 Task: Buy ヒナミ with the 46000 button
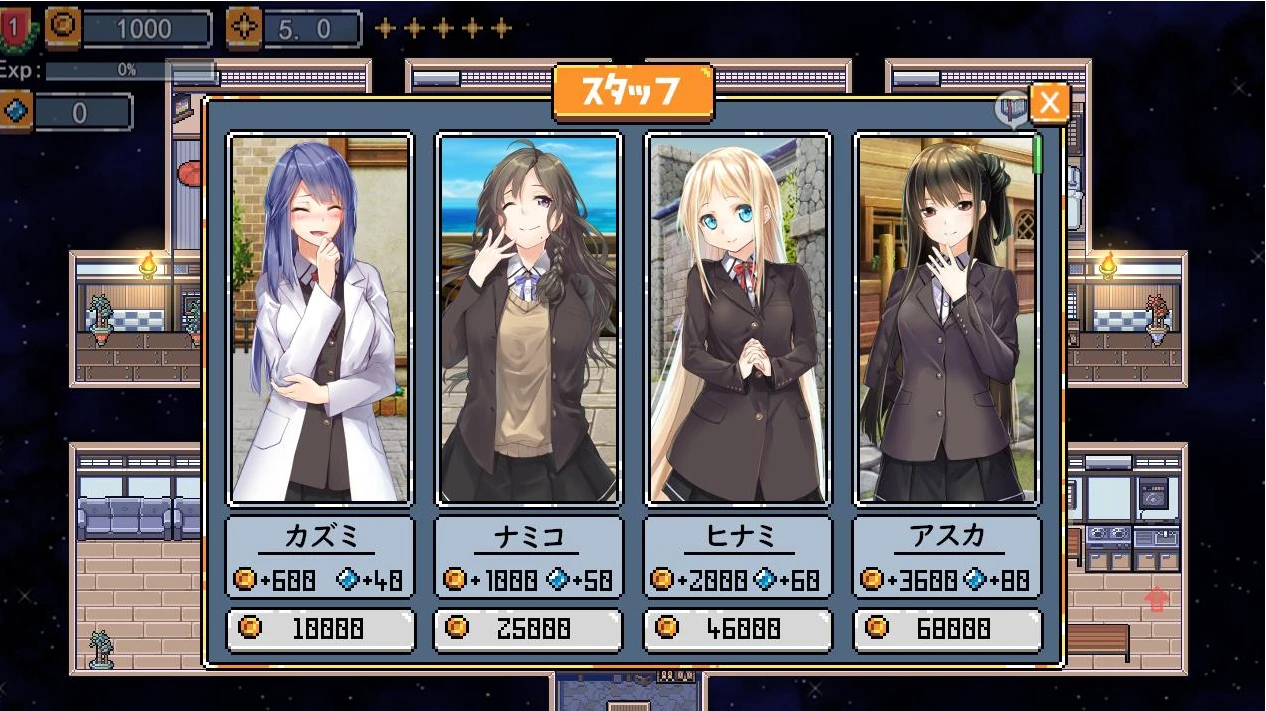point(737,629)
